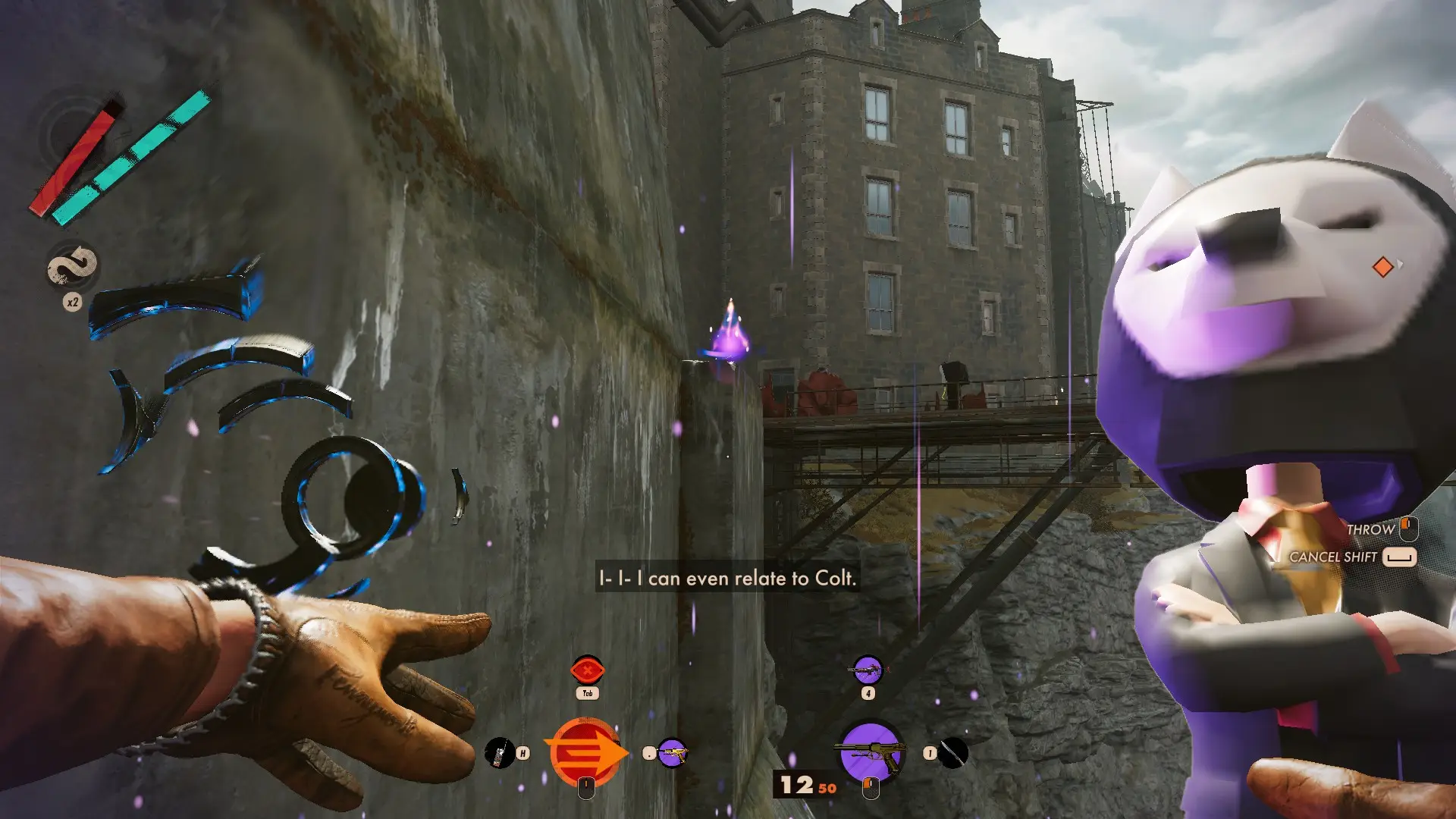Viewport: 1456px width, 819px height.
Task: Select the machete melee icon
Action: (953, 753)
